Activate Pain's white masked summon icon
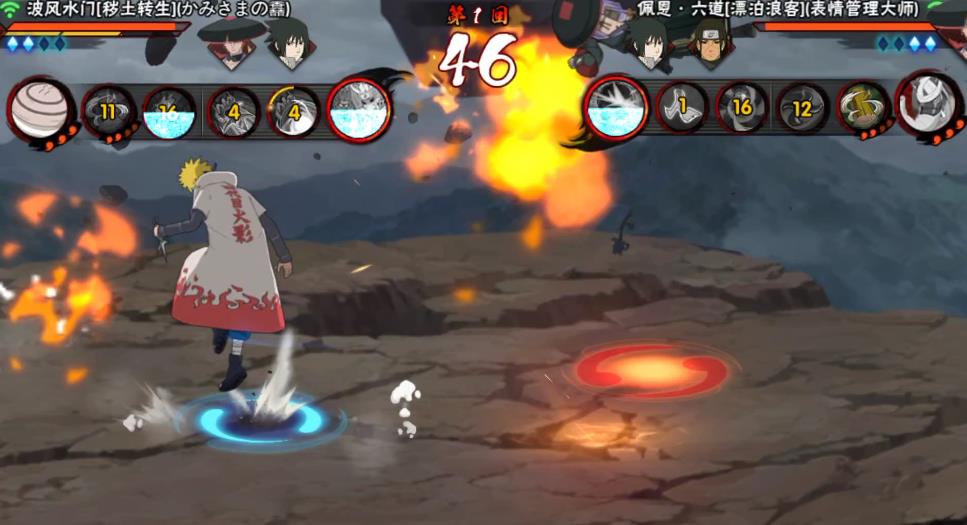This screenshot has height=525, width=967. tap(927, 107)
